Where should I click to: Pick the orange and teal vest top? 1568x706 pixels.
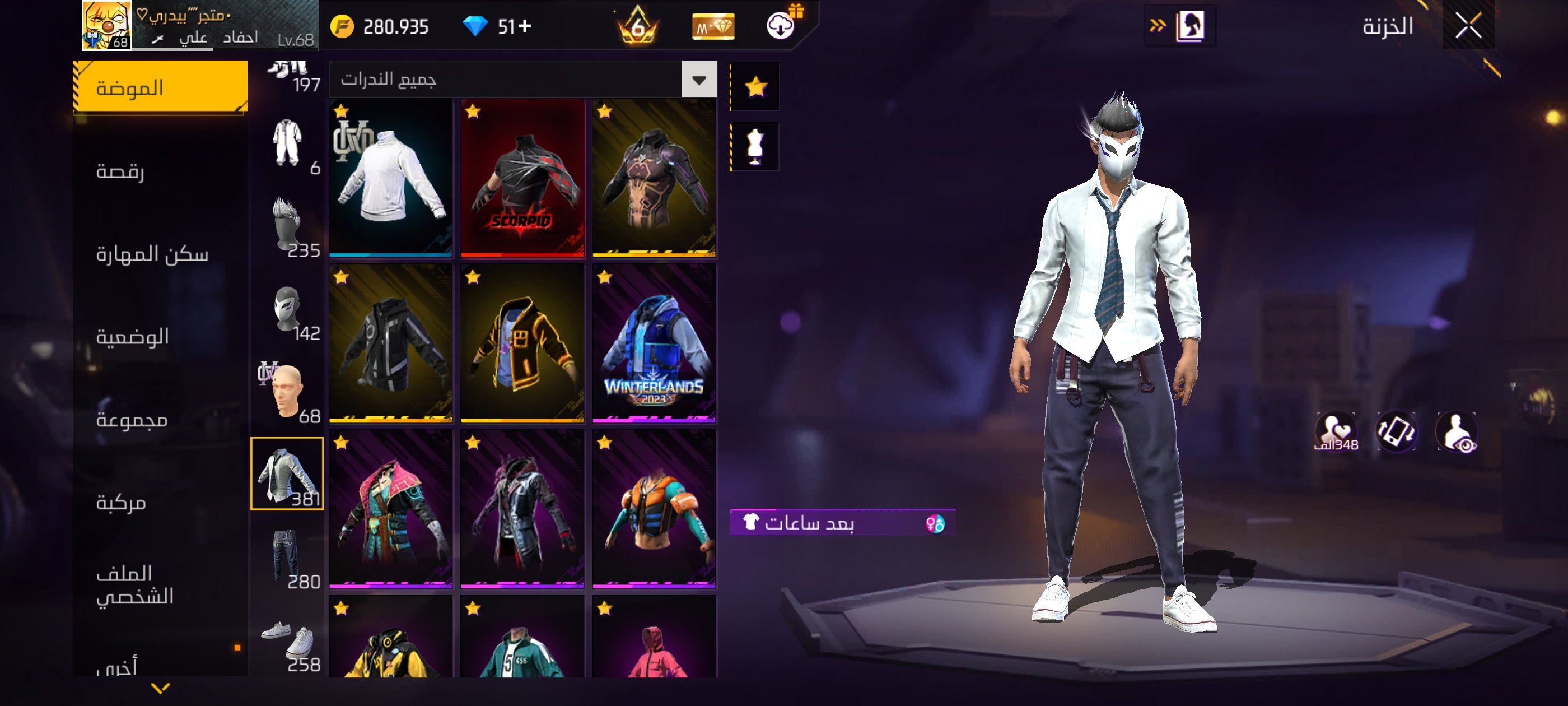[x=654, y=509]
